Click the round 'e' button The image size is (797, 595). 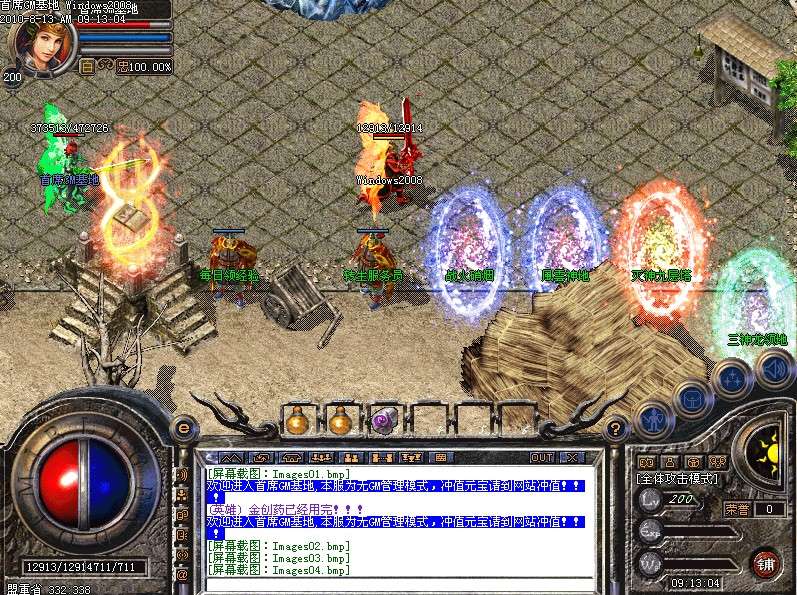(x=184, y=426)
